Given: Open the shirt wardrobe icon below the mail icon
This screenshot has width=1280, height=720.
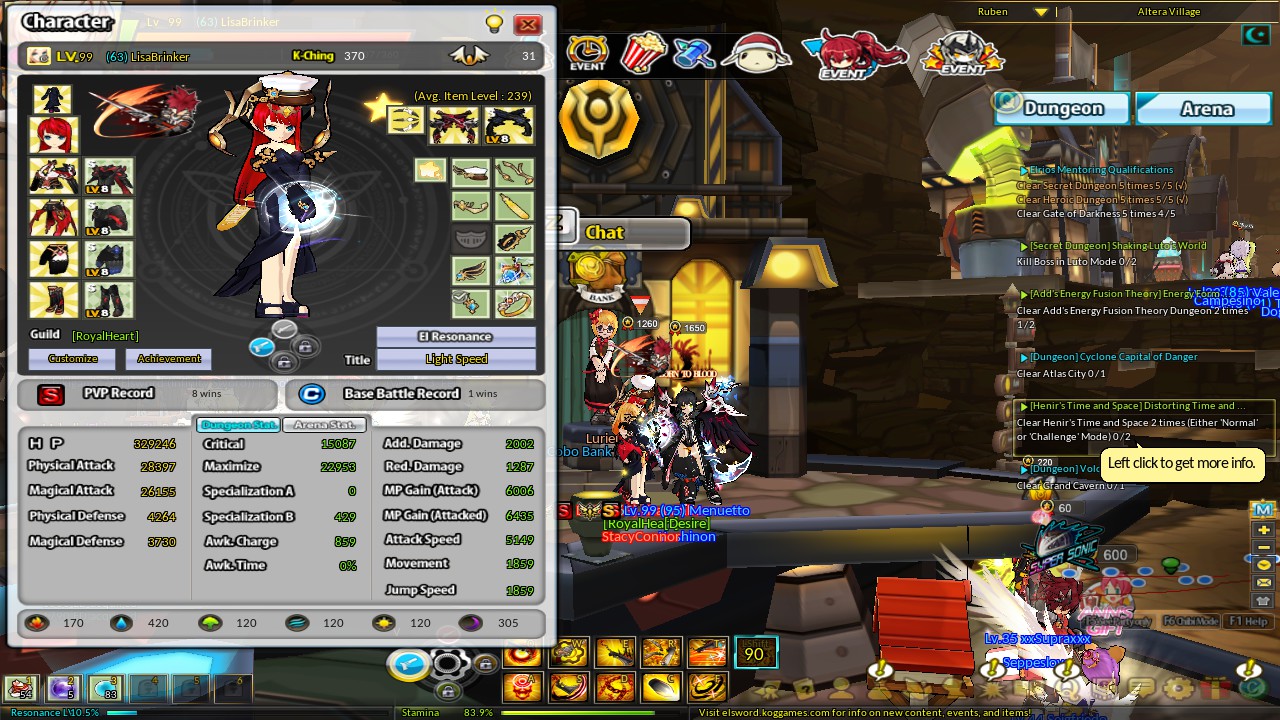Looking at the screenshot, I should (1262, 598).
